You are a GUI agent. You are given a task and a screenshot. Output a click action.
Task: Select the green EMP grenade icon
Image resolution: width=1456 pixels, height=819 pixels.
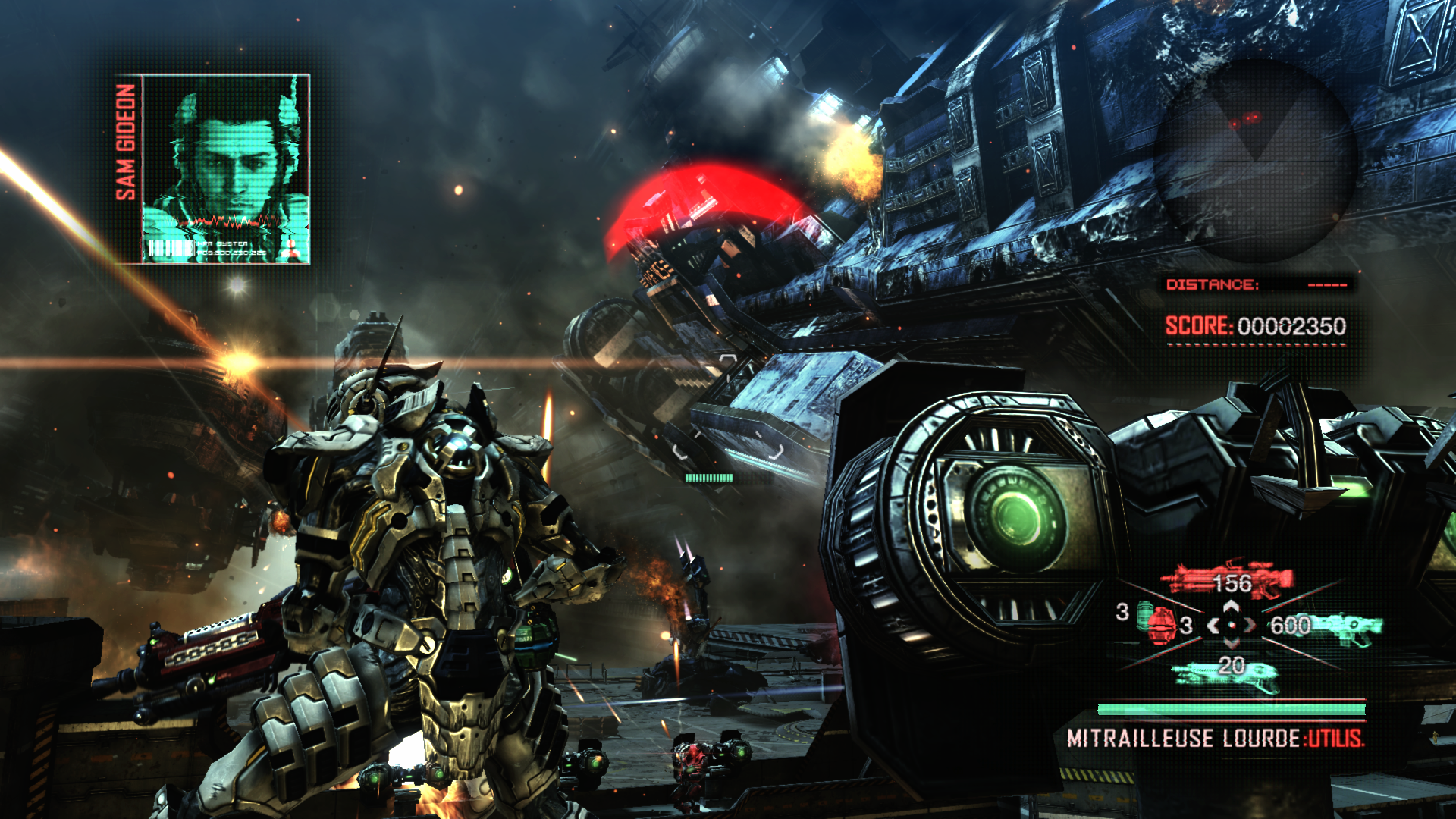click(x=1144, y=613)
